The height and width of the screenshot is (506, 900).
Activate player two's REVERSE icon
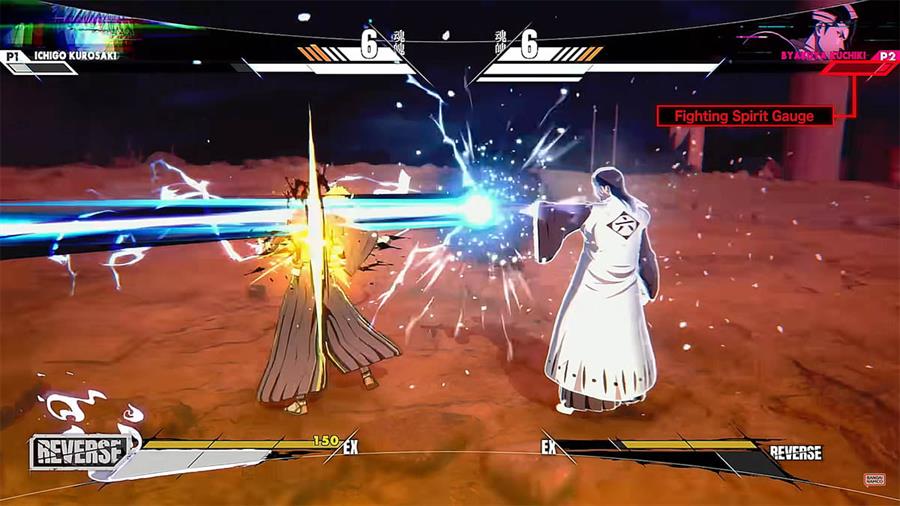coord(795,453)
